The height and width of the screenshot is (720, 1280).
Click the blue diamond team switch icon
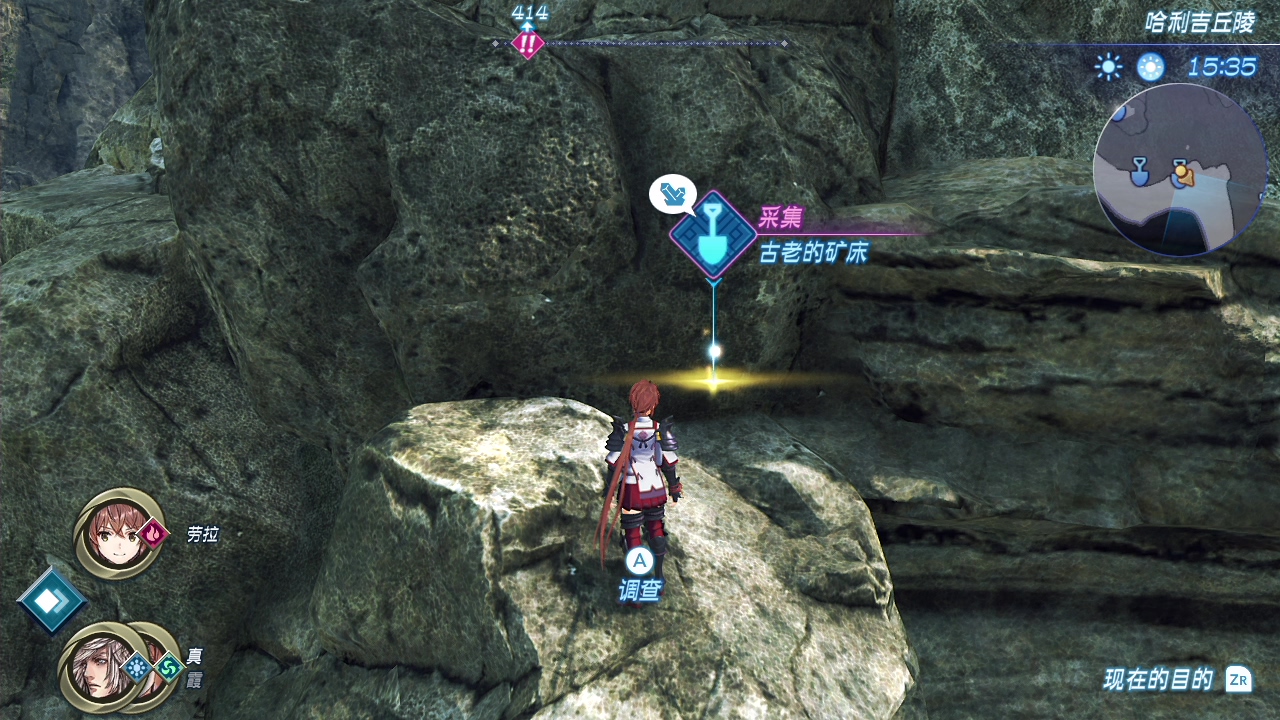(x=51, y=600)
